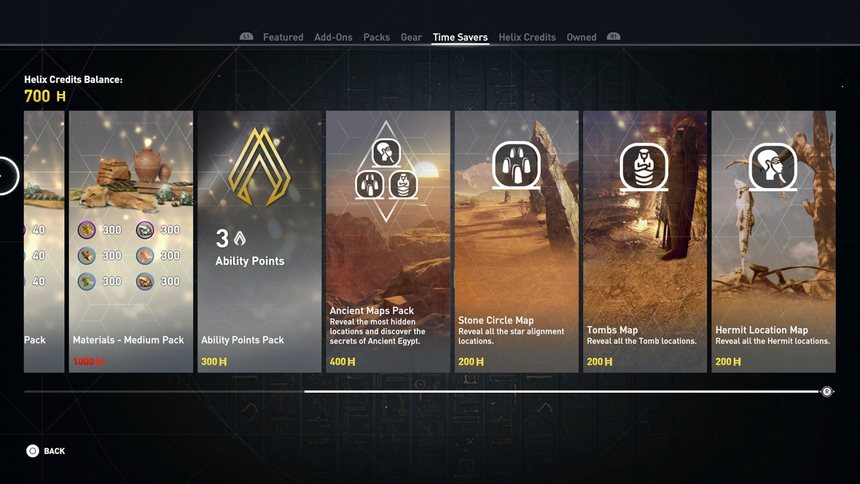Select the Stone Circle Map card
860x484 pixels.
(x=516, y=241)
